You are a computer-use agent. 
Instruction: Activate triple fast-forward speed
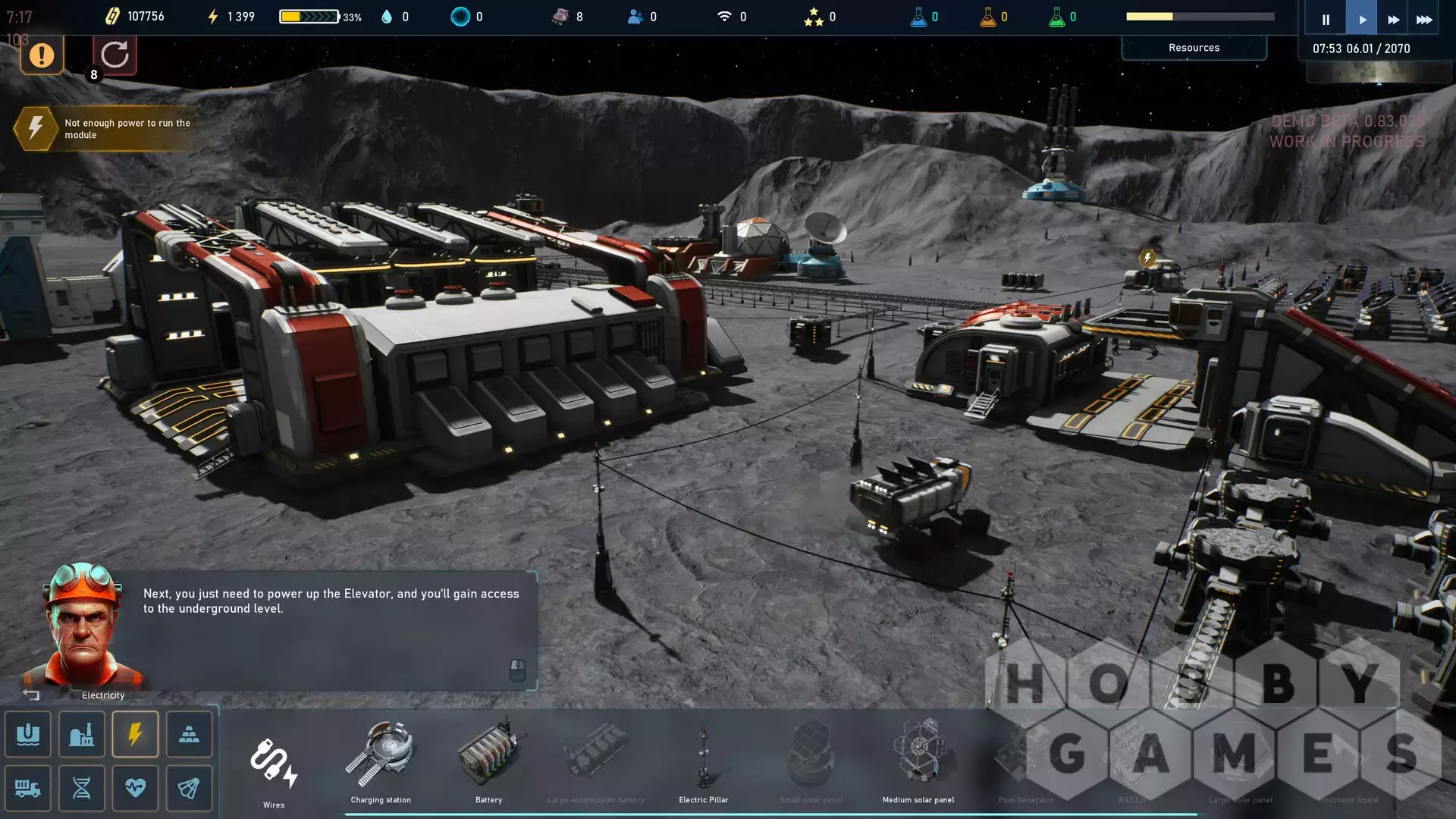[1424, 19]
